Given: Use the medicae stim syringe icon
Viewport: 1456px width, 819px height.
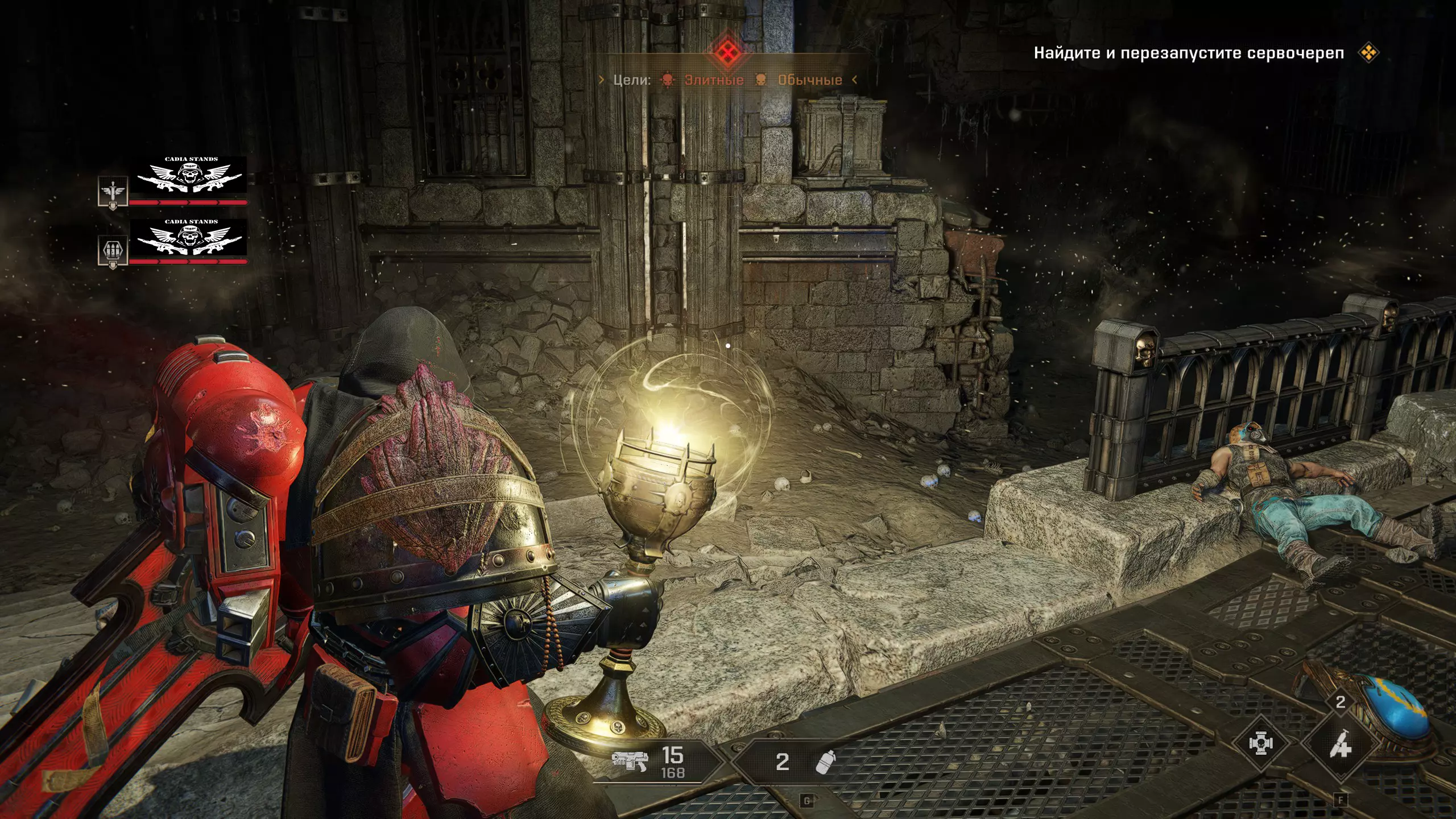Looking at the screenshot, I should [x=1339, y=744].
